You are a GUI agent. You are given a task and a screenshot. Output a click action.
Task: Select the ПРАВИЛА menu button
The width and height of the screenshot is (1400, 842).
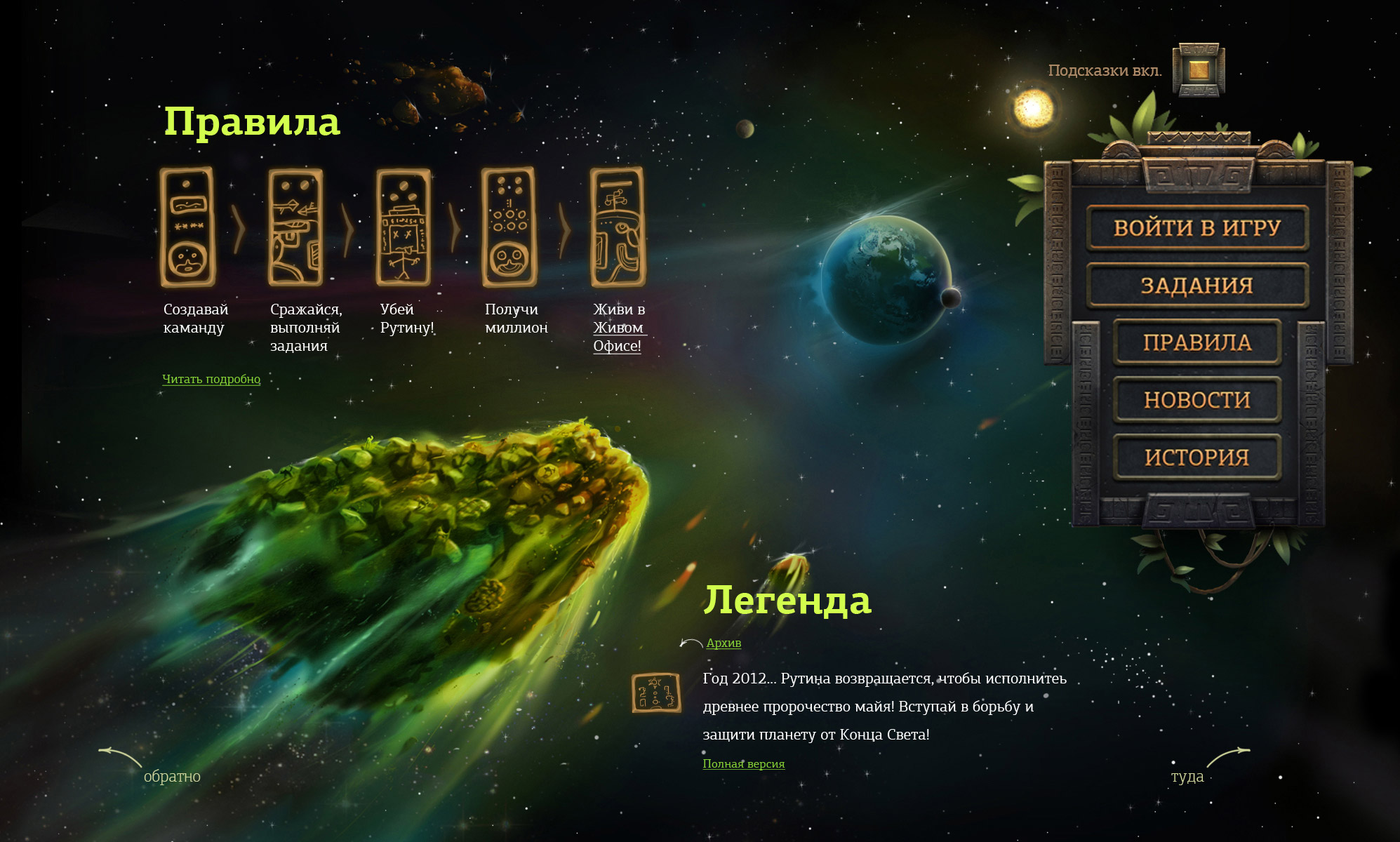1197,342
